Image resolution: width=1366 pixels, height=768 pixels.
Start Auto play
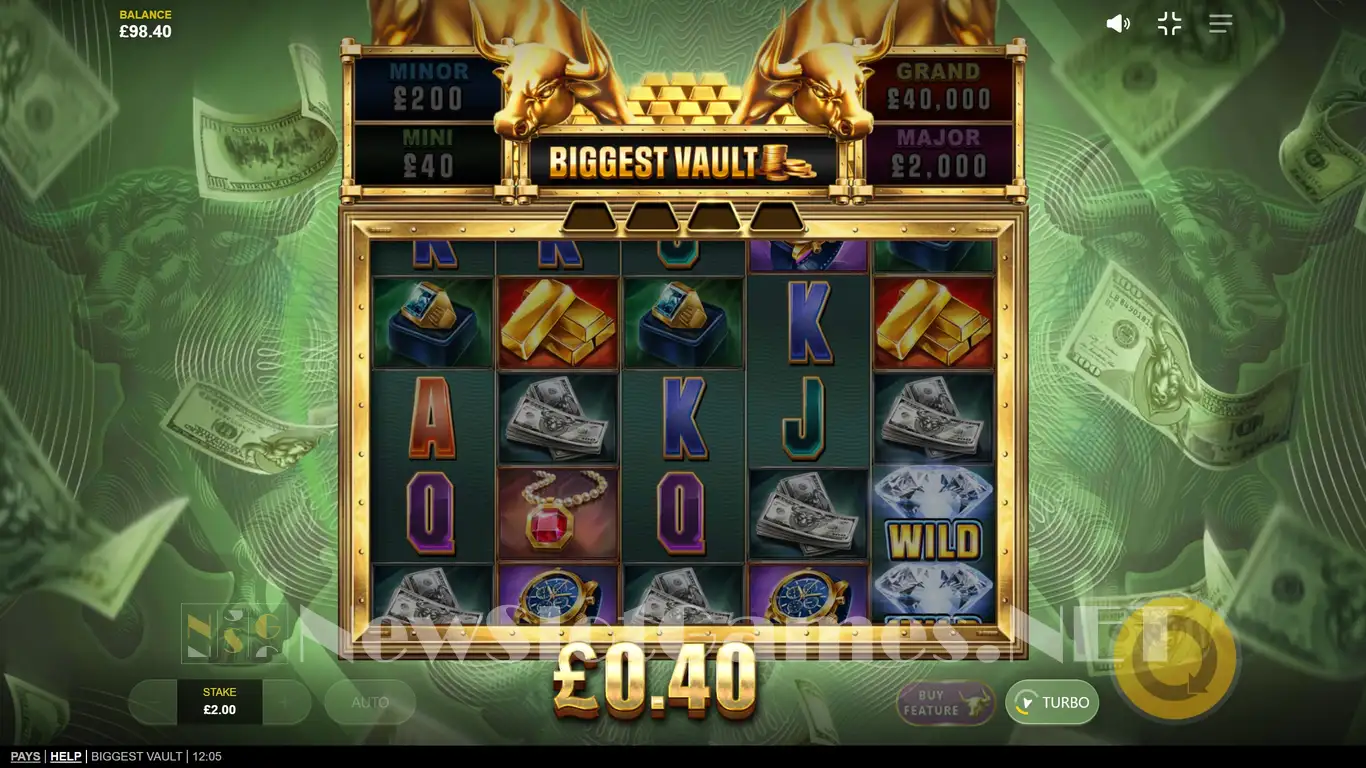(370, 702)
